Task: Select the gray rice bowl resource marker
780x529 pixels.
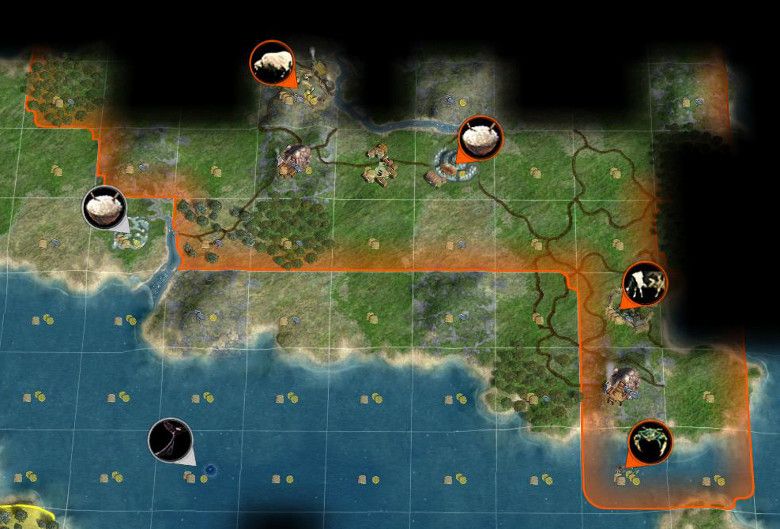Action: (105, 208)
